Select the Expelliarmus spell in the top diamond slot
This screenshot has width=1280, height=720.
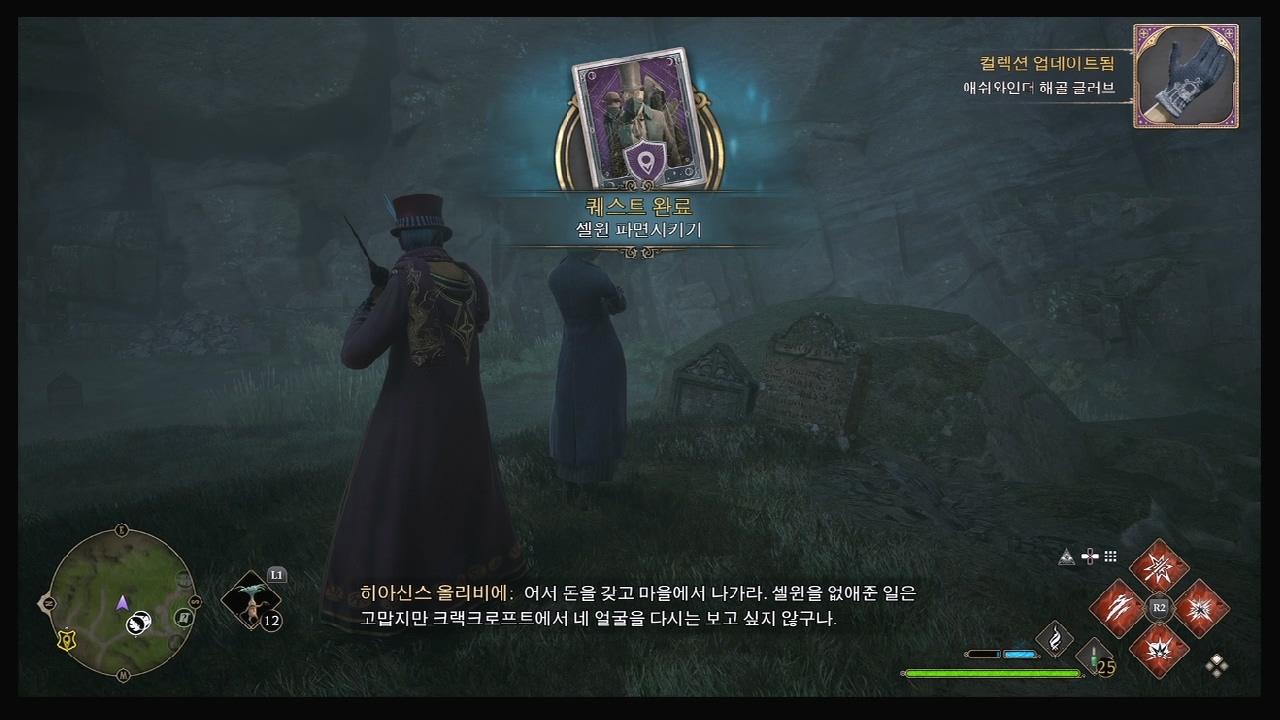(1160, 566)
